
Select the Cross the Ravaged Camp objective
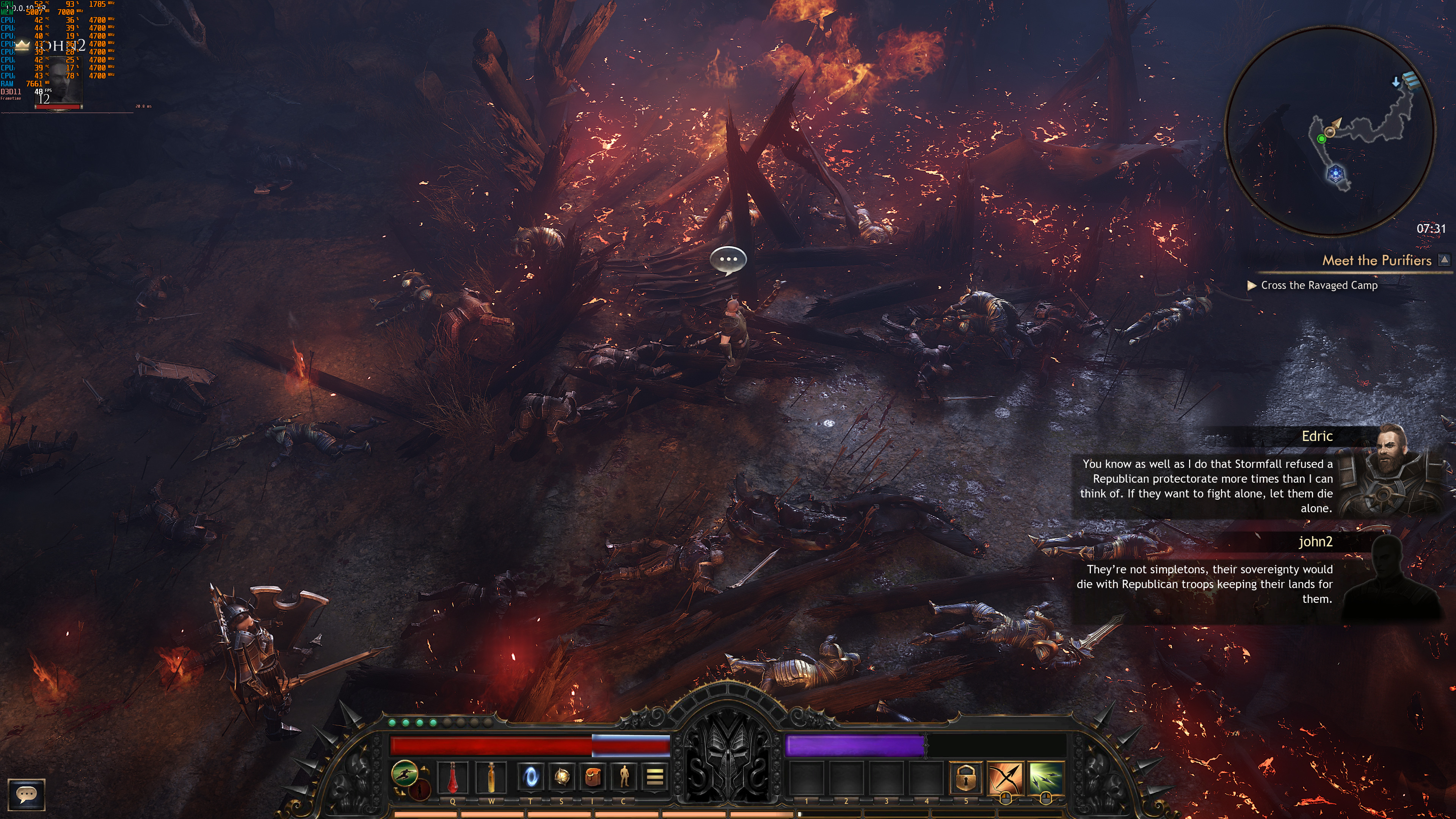tap(1319, 286)
